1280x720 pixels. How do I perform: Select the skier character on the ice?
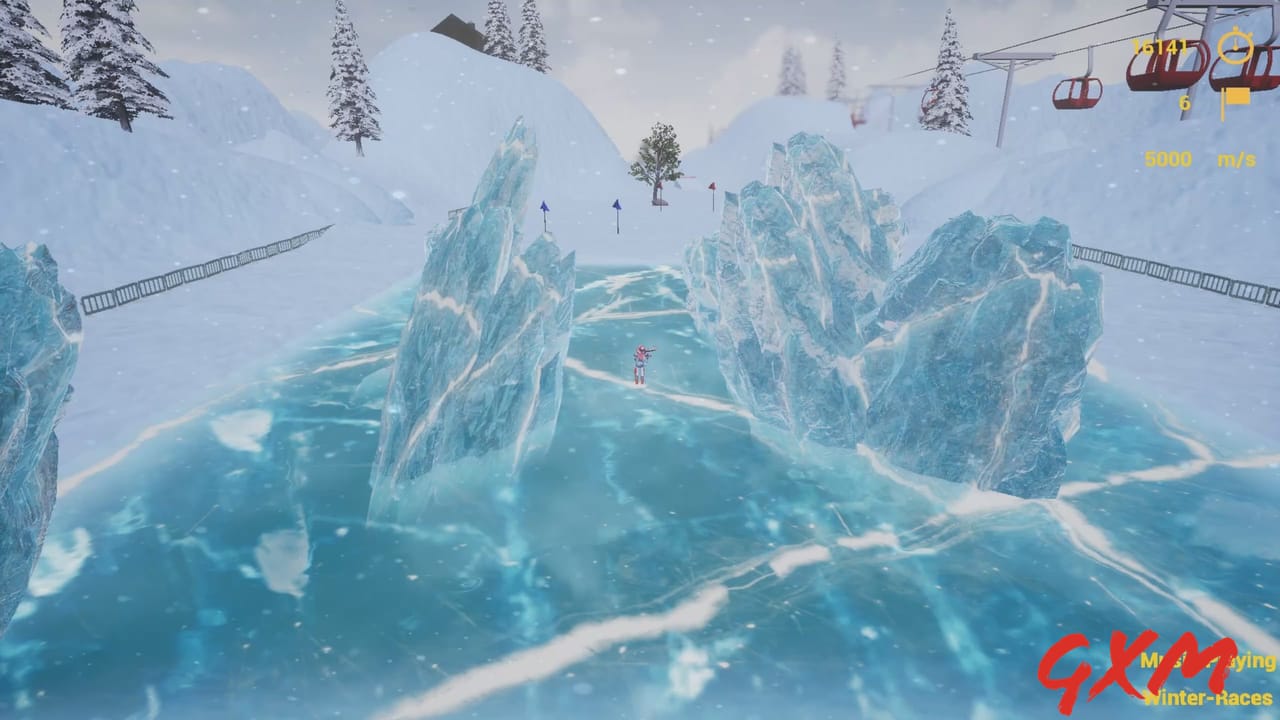coord(641,365)
